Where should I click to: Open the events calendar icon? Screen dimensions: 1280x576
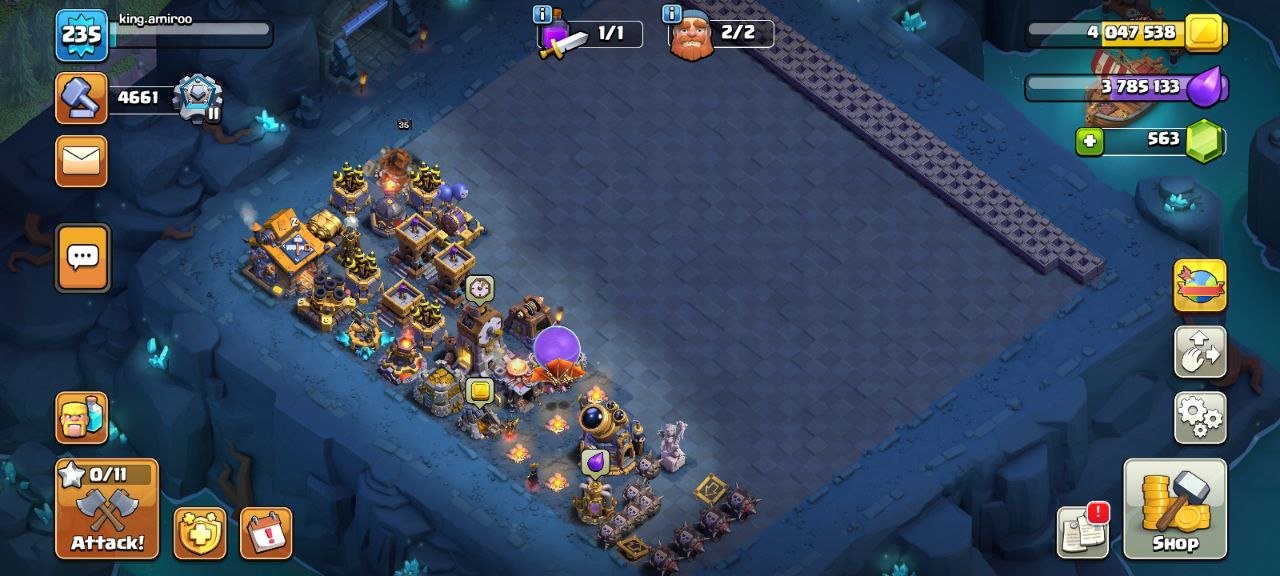pyautogui.click(x=266, y=533)
